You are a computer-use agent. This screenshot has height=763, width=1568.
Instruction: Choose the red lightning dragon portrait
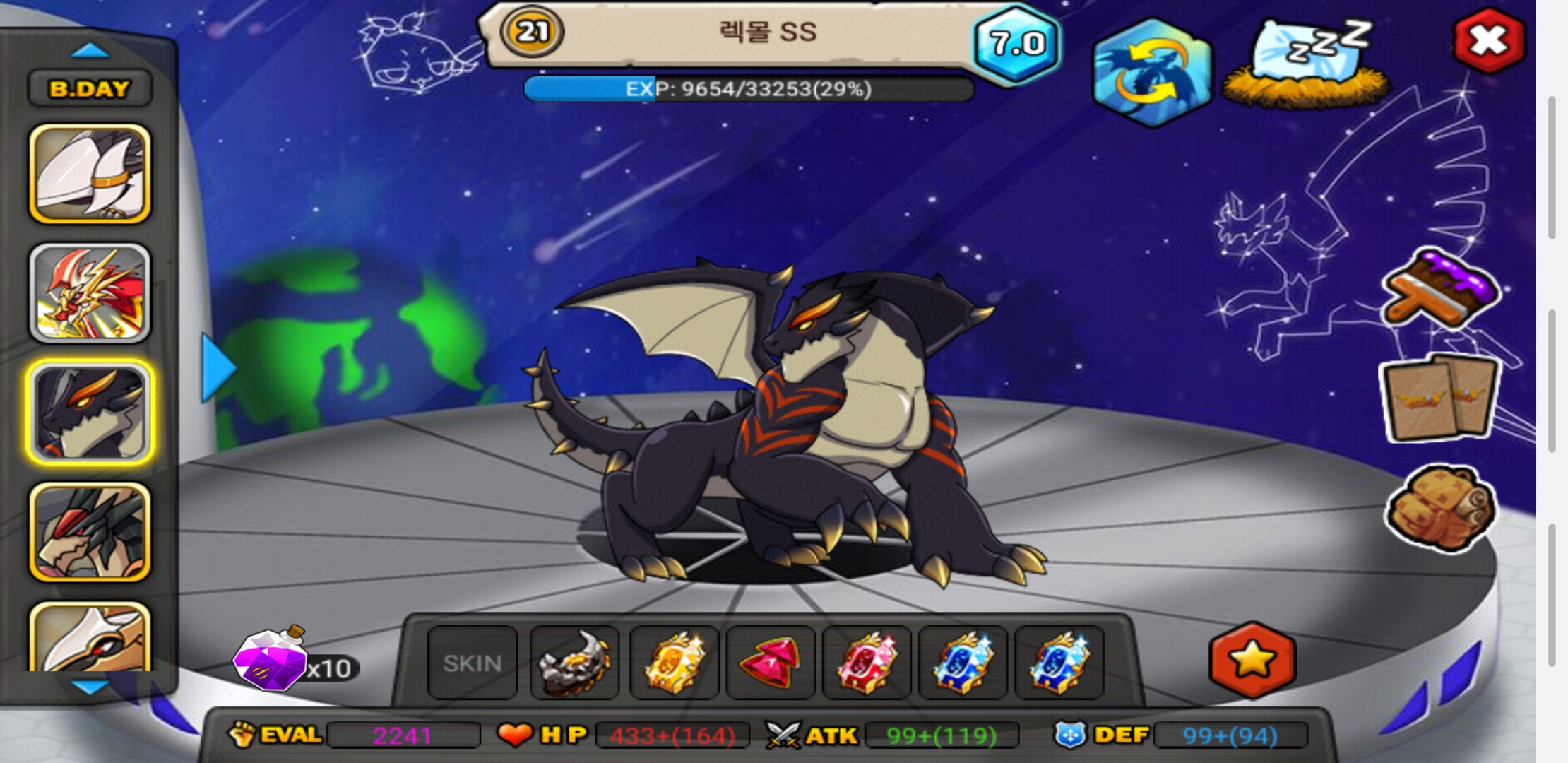click(90, 293)
